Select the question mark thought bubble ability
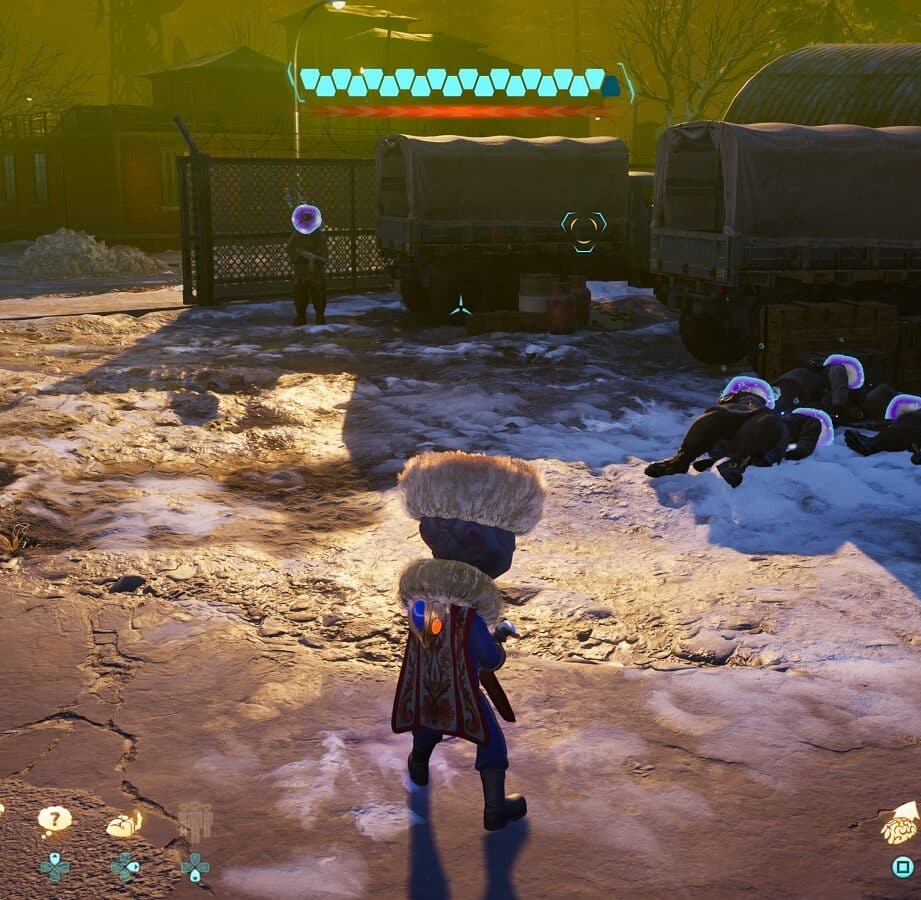This screenshot has height=900, width=921. (54, 820)
